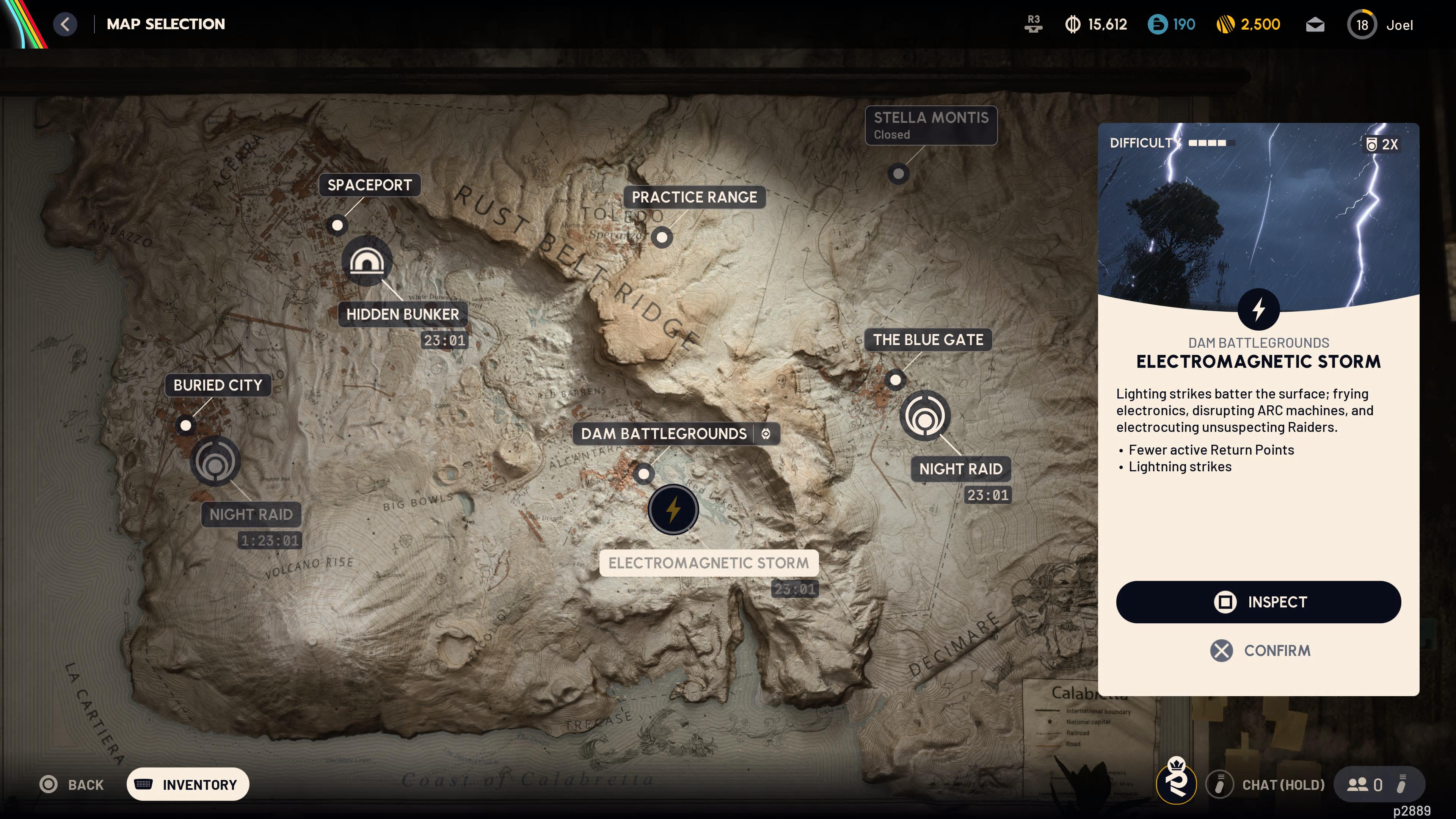Toggle the Practice Range location dot

coord(662,237)
